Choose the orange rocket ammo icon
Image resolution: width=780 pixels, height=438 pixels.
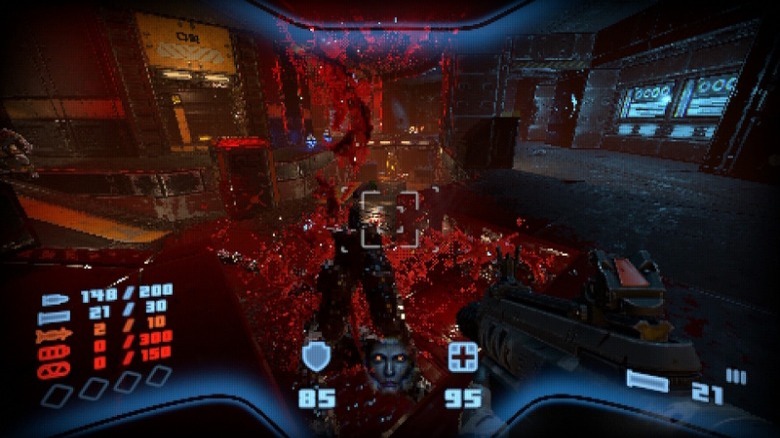[x=54, y=336]
